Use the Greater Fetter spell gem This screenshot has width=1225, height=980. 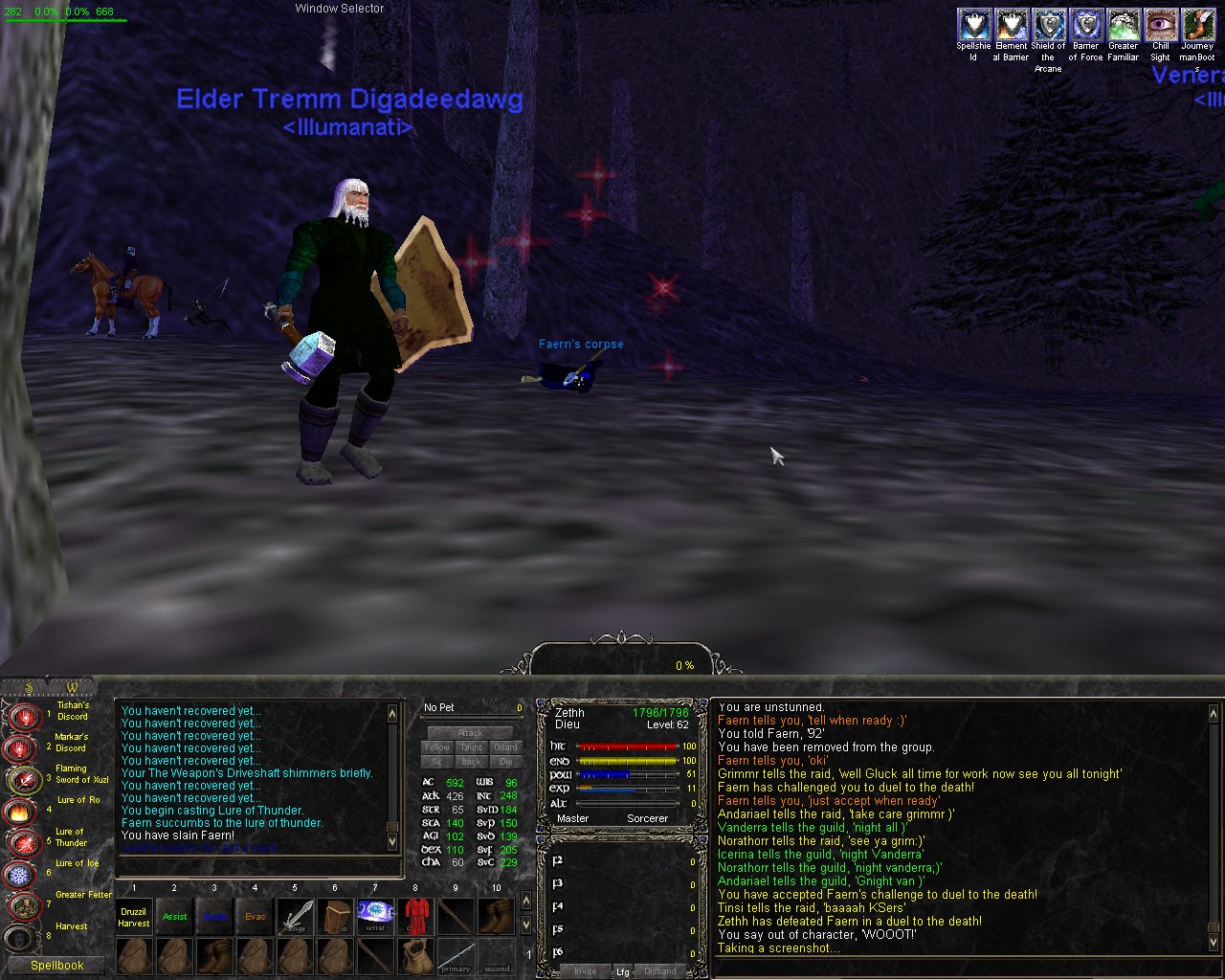[x=20, y=905]
